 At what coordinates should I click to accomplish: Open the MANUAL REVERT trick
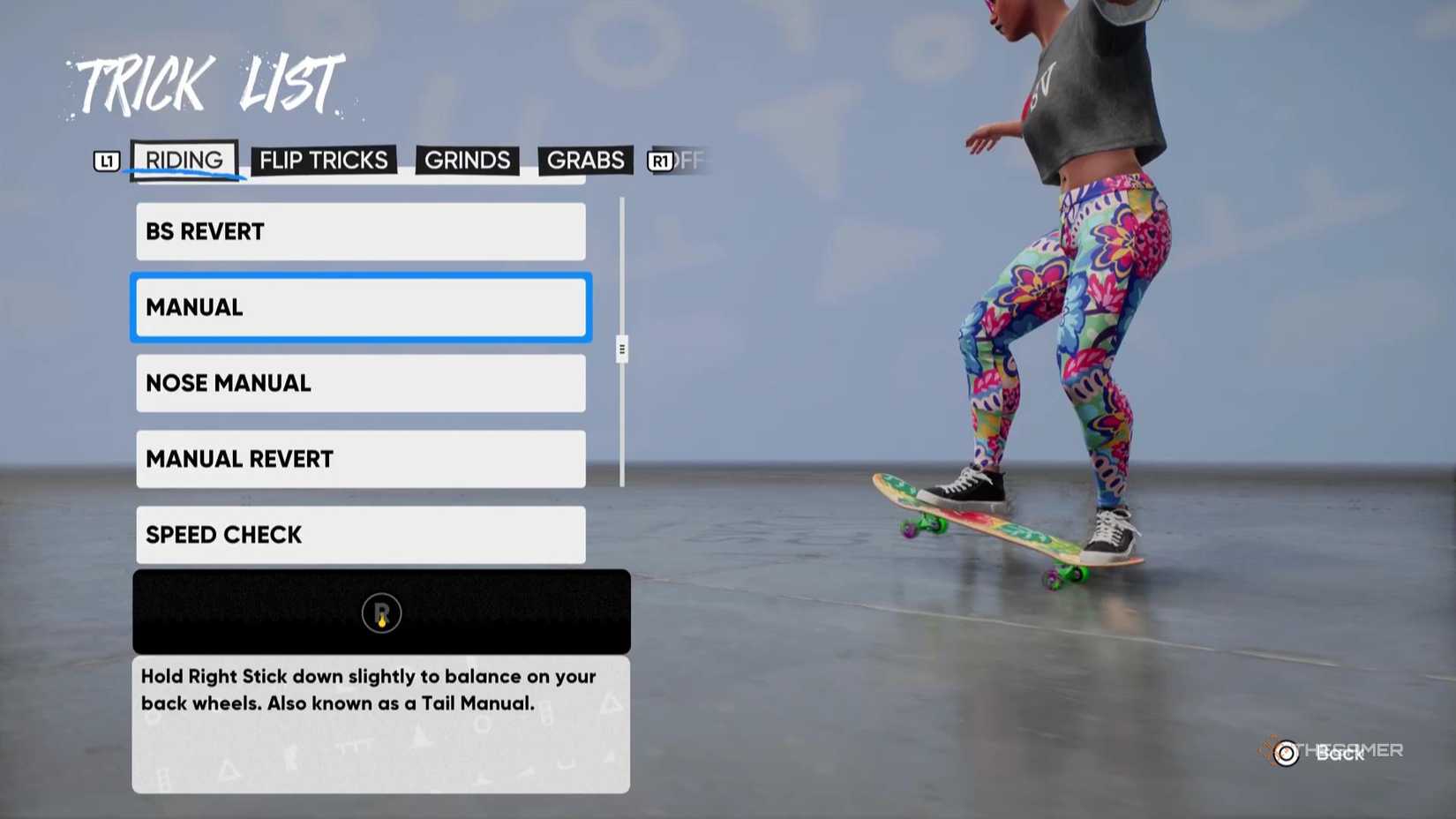[x=360, y=459]
